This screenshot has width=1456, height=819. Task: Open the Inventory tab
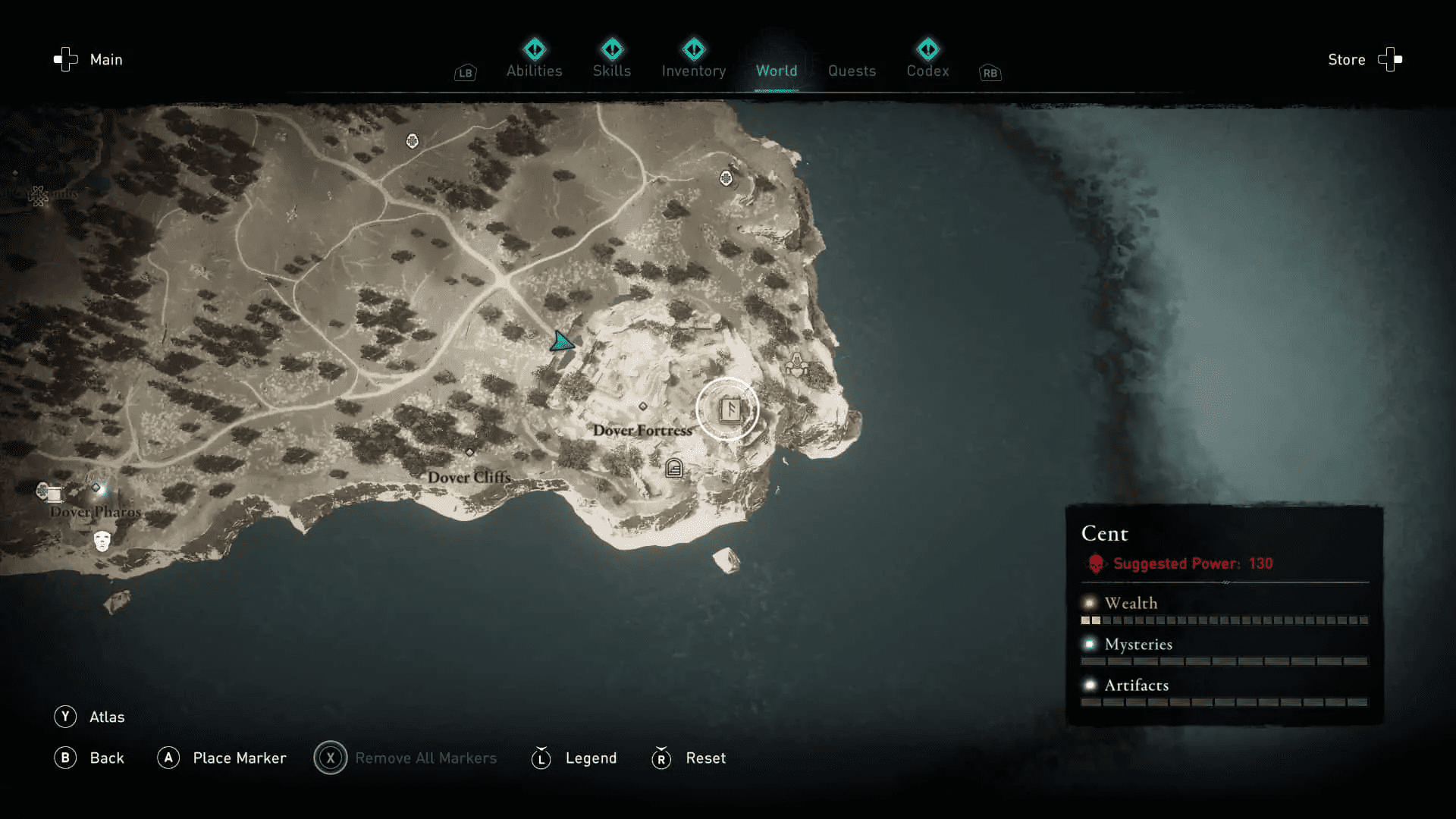click(693, 71)
